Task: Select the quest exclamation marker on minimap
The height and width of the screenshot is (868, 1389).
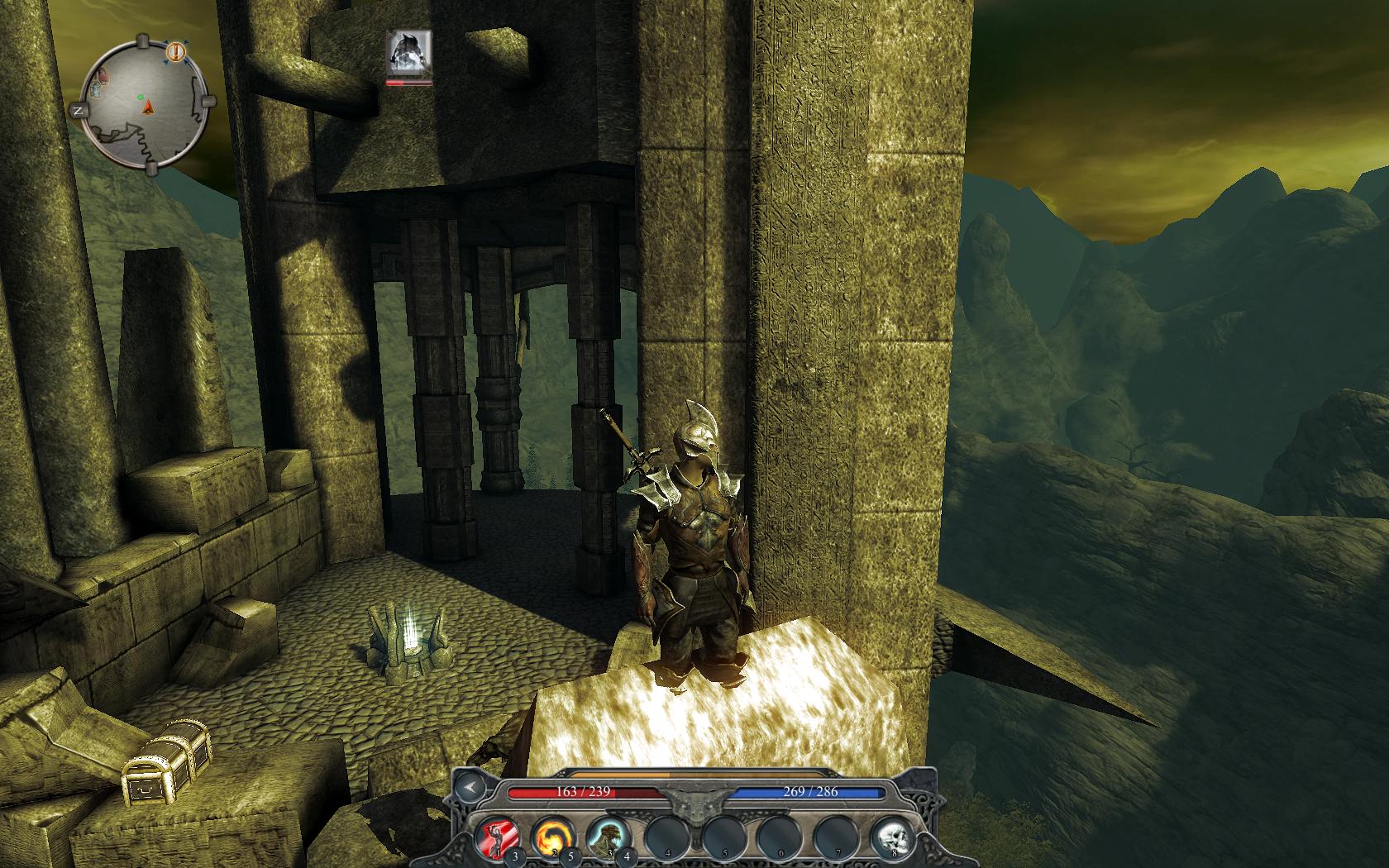Action: tap(176, 52)
